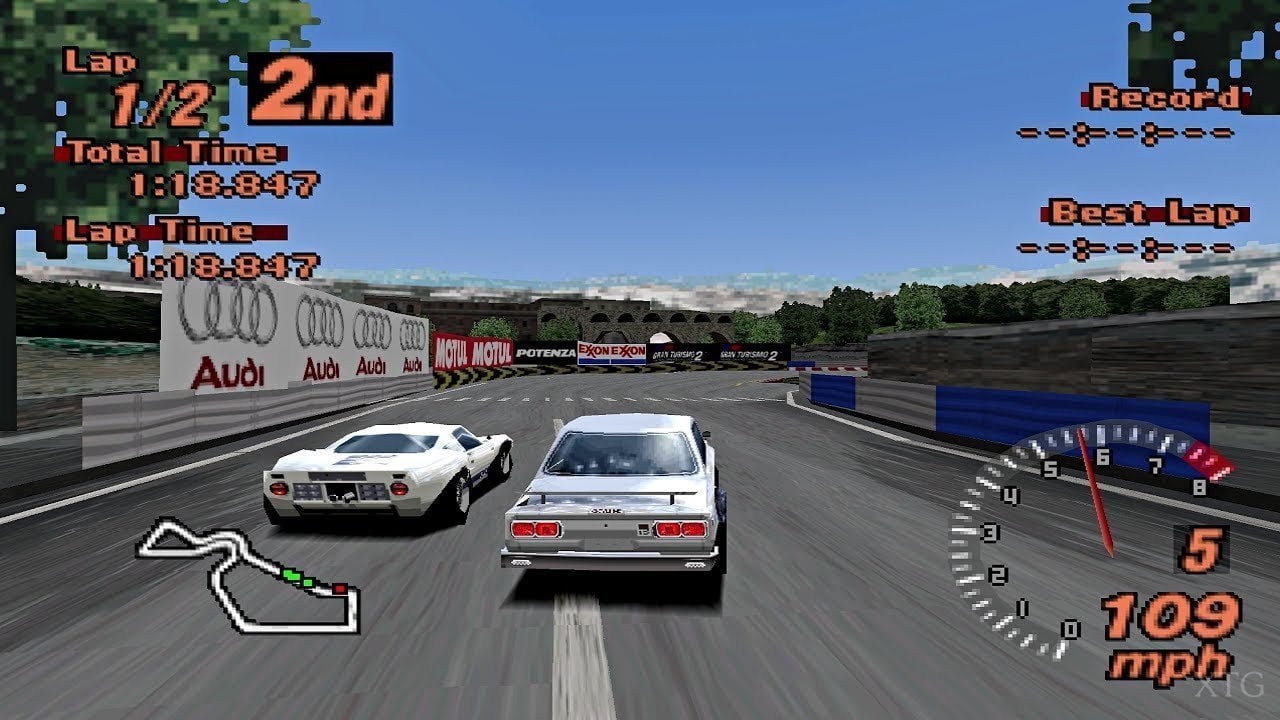Click the green position marker on the minimap

(x=293, y=577)
